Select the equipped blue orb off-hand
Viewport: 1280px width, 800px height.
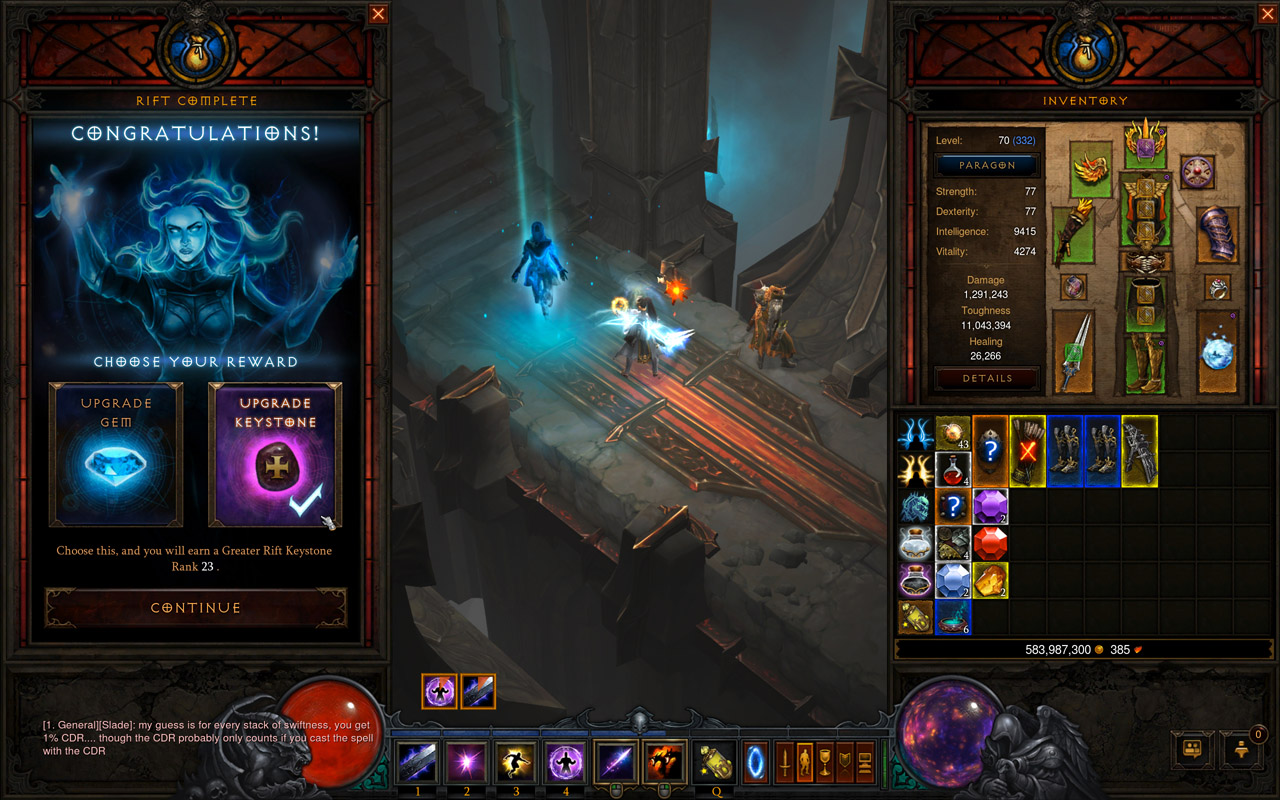1217,351
